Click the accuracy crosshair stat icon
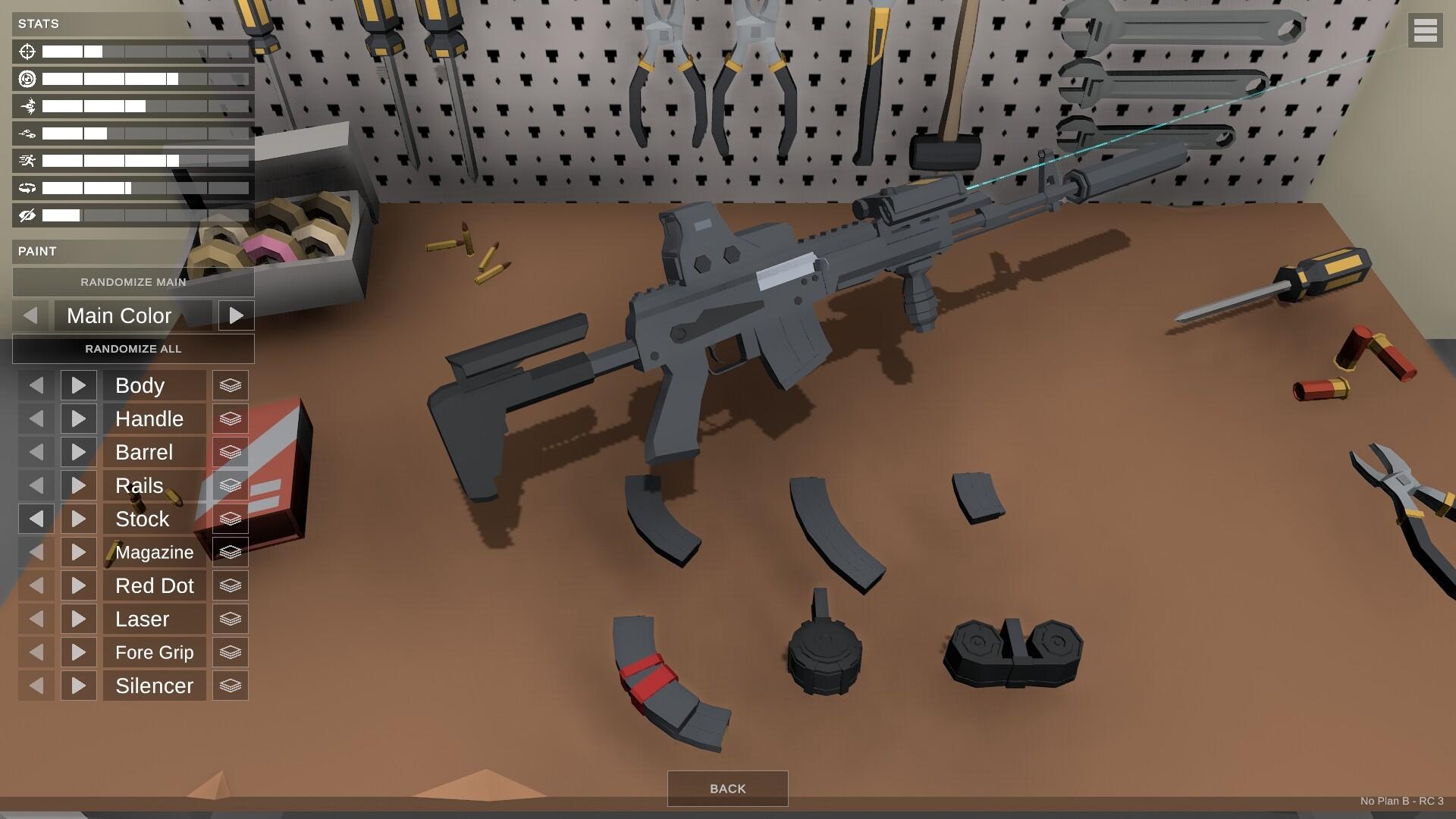Viewport: 1456px width, 819px height. coord(27,52)
